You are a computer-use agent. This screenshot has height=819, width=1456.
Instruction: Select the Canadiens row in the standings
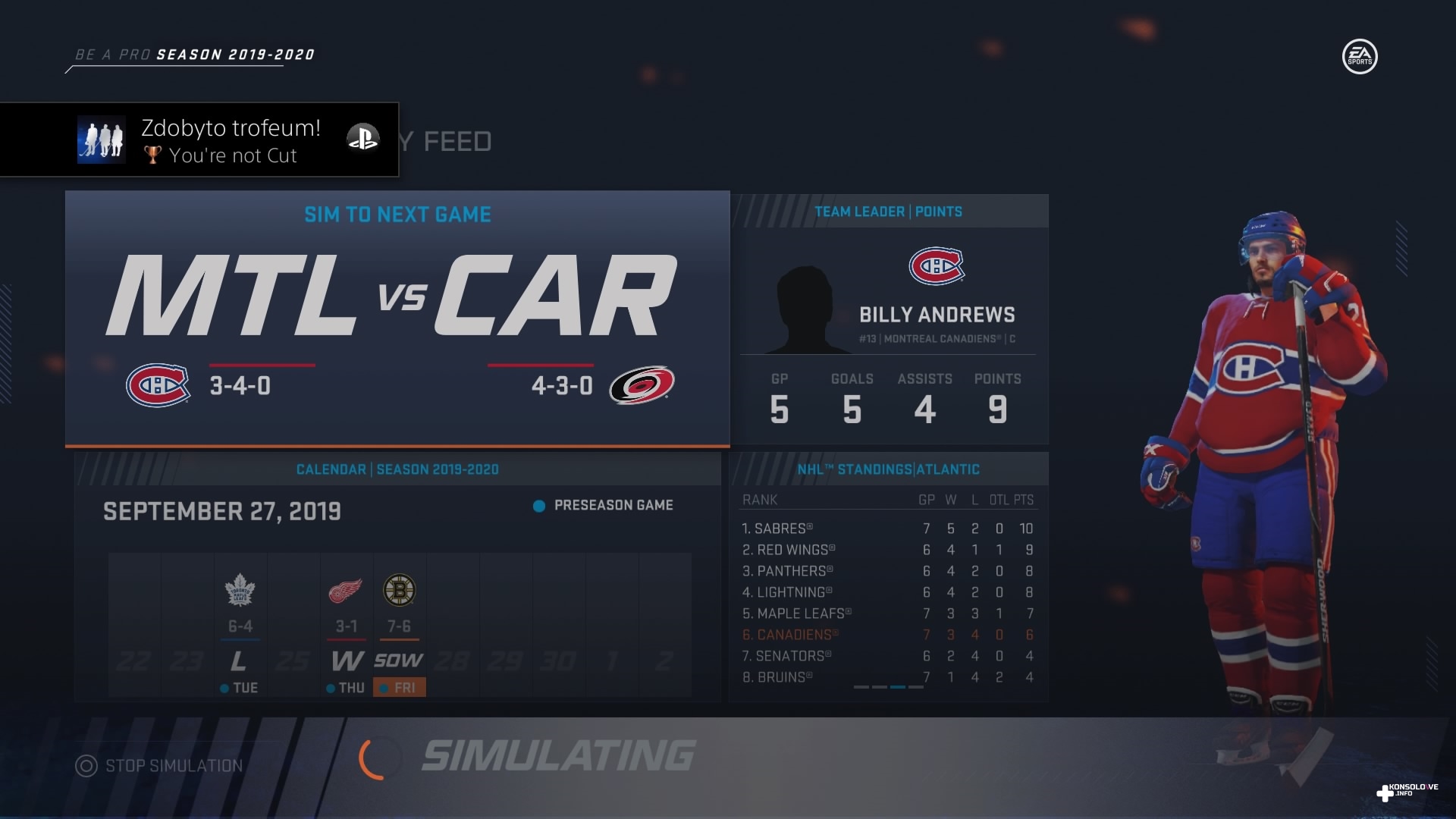pyautogui.click(x=887, y=635)
